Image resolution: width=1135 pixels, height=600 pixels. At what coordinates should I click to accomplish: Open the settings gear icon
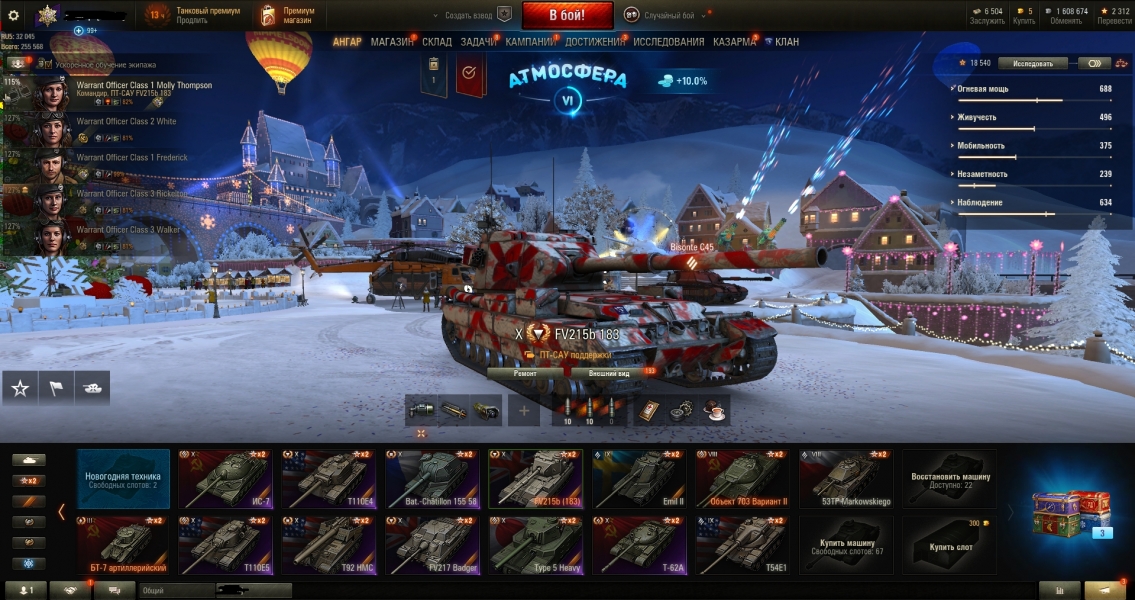(14, 15)
